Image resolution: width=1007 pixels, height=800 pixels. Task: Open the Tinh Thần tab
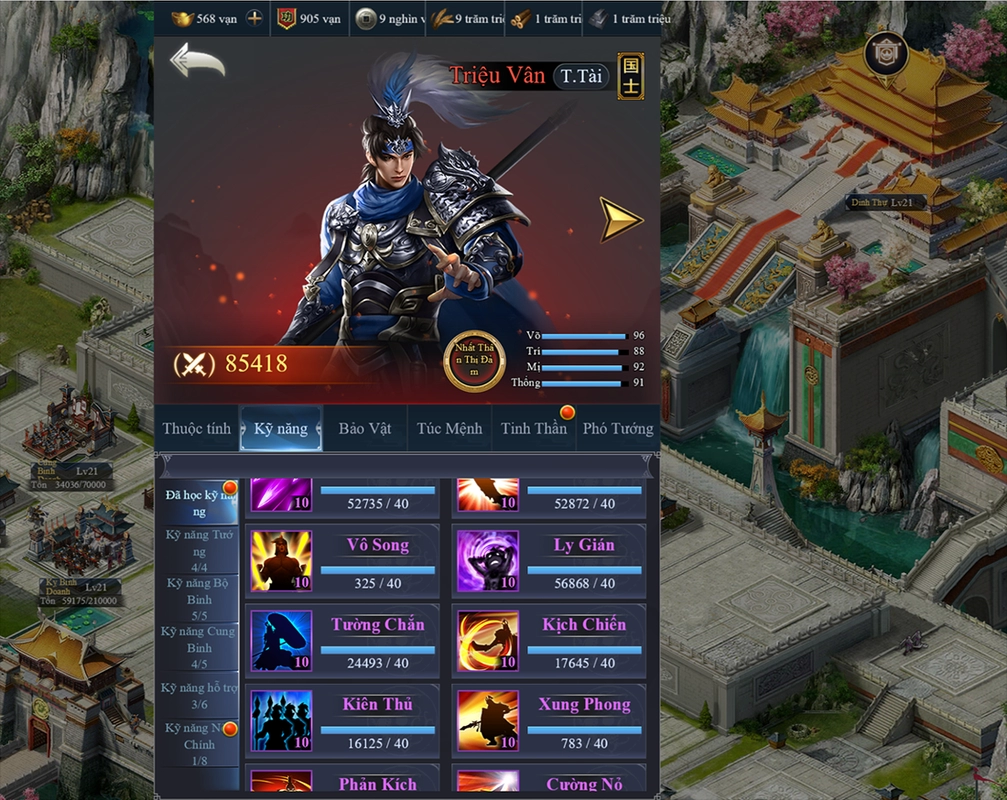tap(534, 429)
